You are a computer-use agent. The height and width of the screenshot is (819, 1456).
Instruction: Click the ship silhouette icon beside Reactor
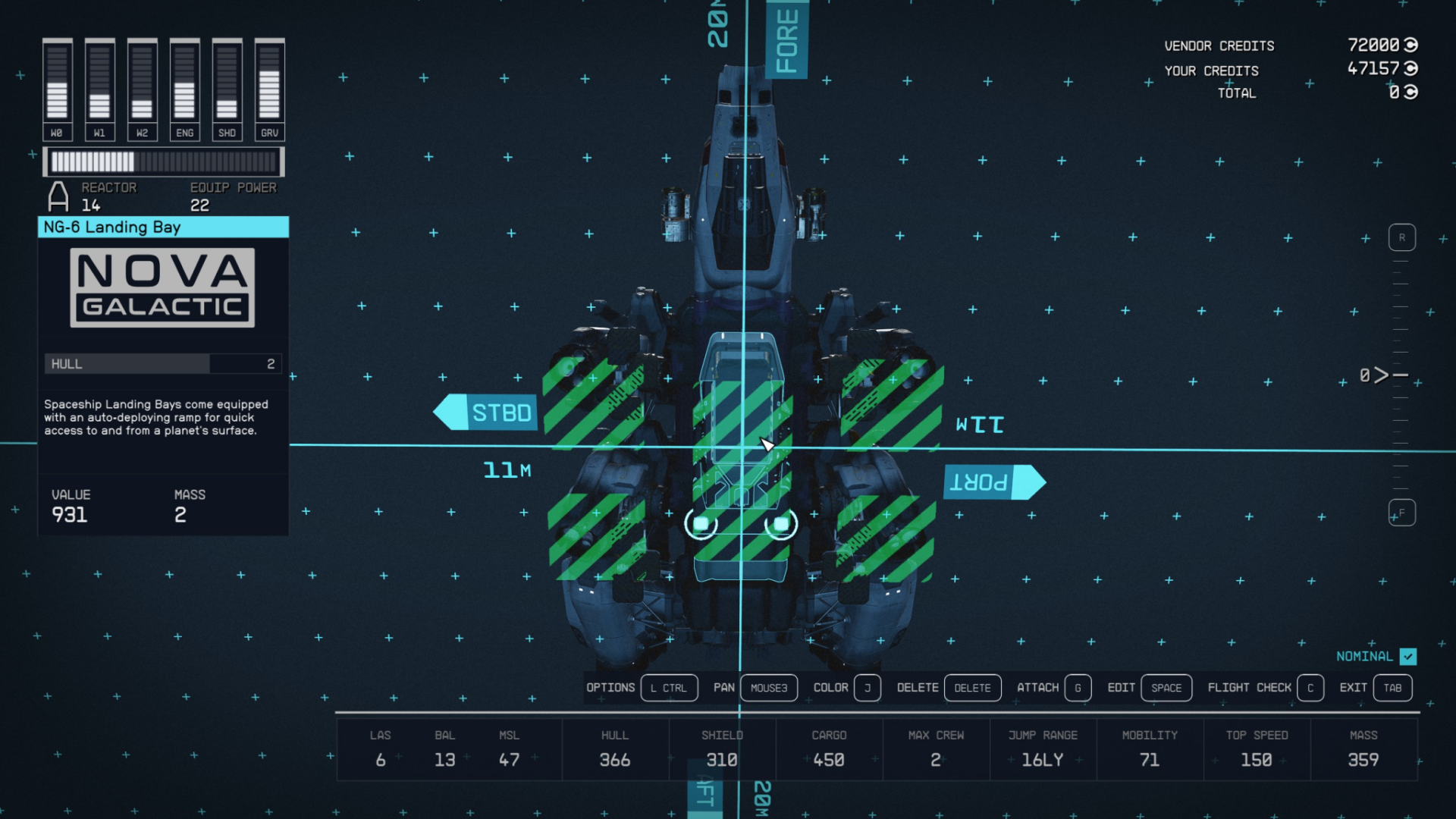[x=56, y=196]
